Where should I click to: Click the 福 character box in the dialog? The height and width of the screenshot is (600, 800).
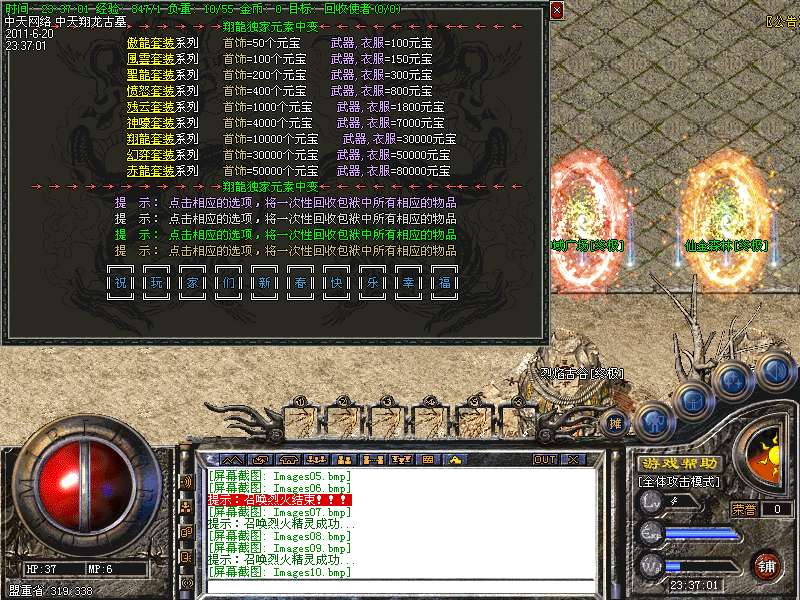pos(443,283)
